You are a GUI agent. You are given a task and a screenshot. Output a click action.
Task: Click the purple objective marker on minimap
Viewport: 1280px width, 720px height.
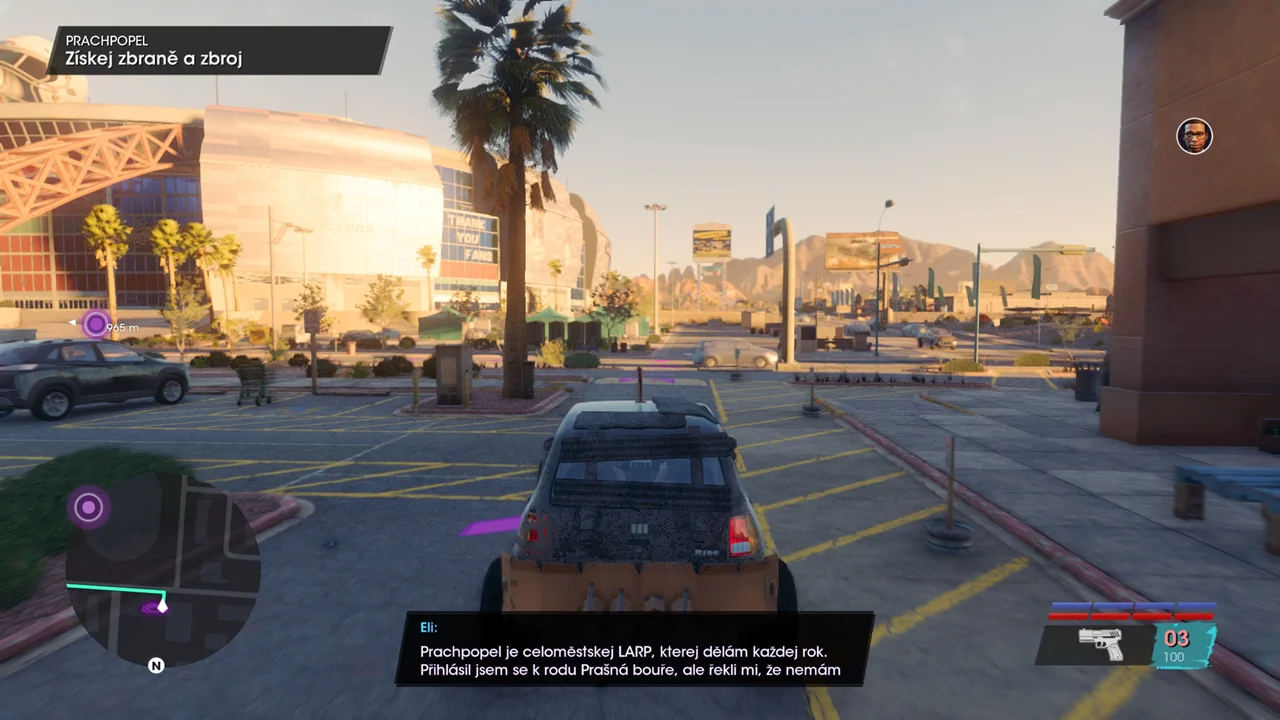[x=89, y=508]
